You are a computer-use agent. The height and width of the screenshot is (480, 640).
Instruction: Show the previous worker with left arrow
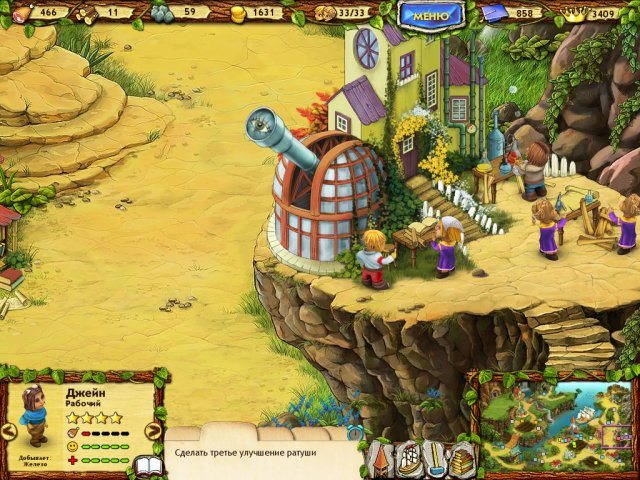(x=8, y=432)
